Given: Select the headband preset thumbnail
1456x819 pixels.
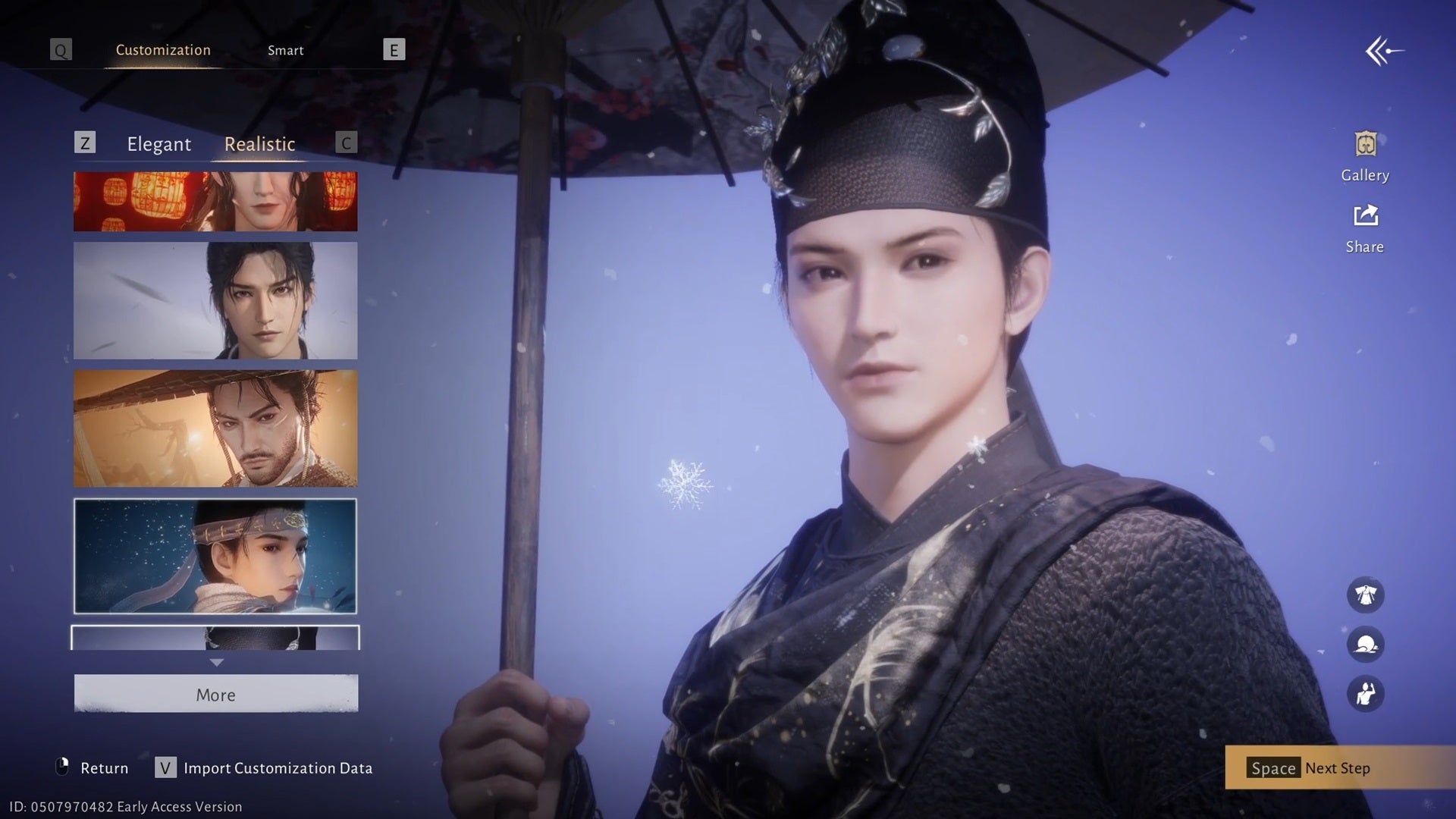Looking at the screenshot, I should pos(215,556).
